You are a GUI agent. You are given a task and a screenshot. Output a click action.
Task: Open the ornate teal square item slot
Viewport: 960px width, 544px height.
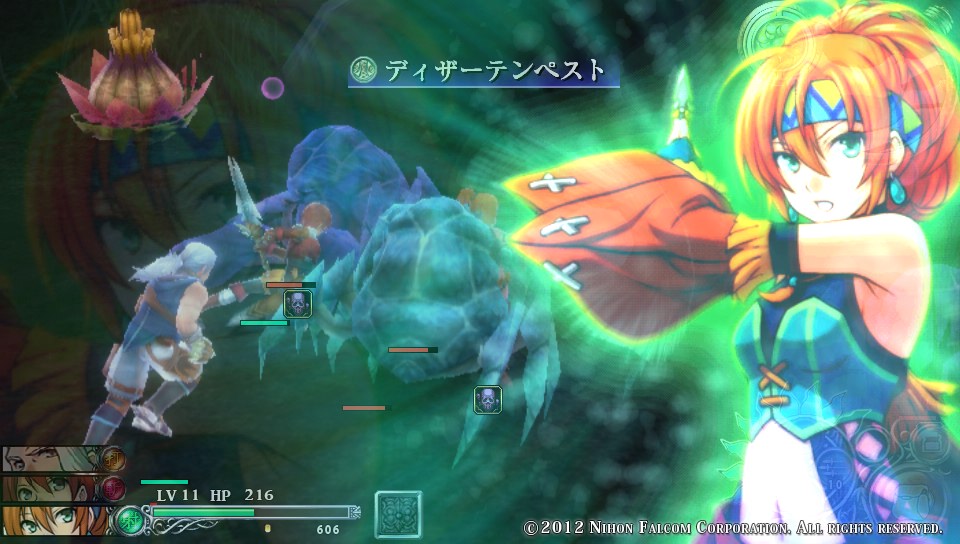coord(398,514)
